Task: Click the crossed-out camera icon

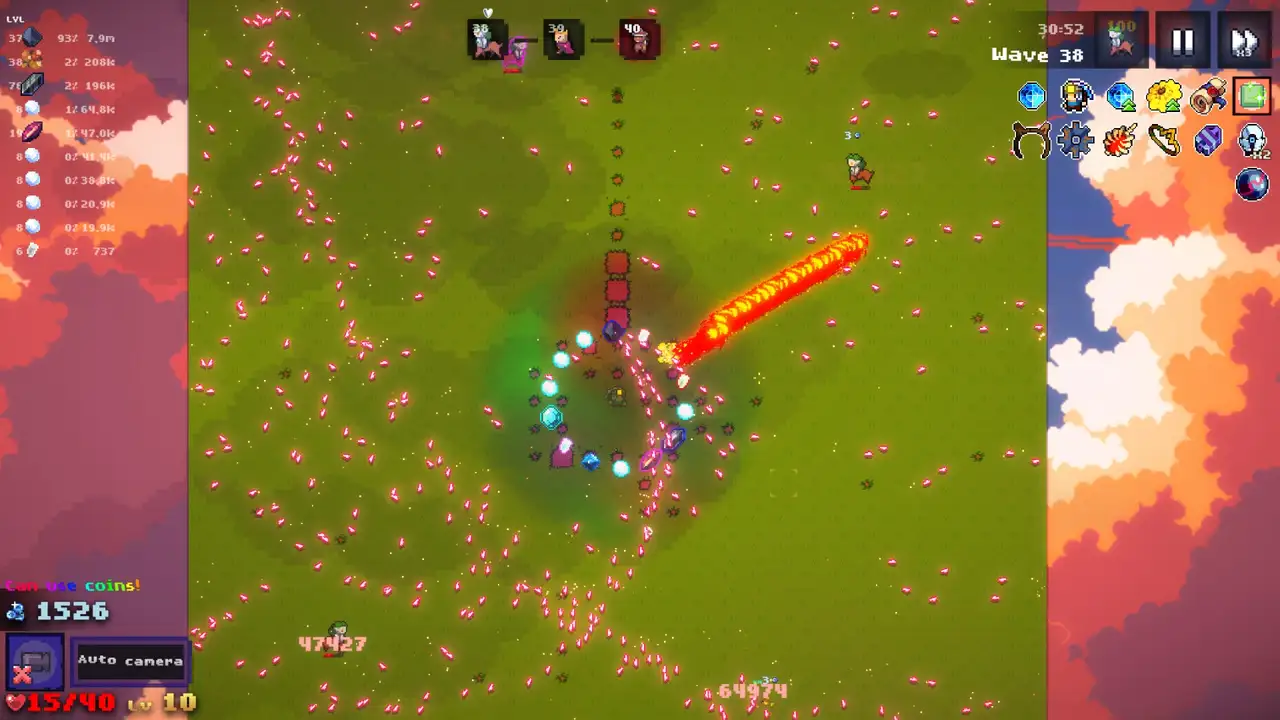Action: [x=35, y=663]
